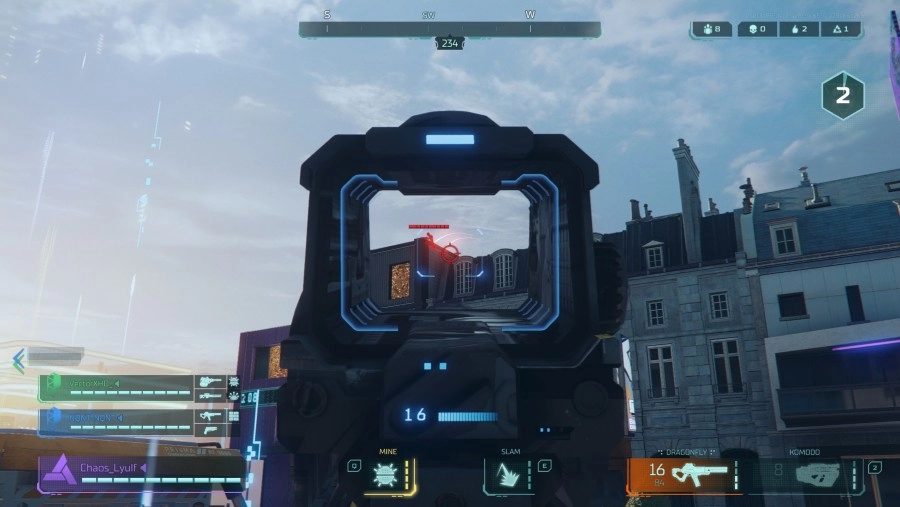Select the green squadmate row
This screenshot has height=507, width=900.
click(x=135, y=387)
